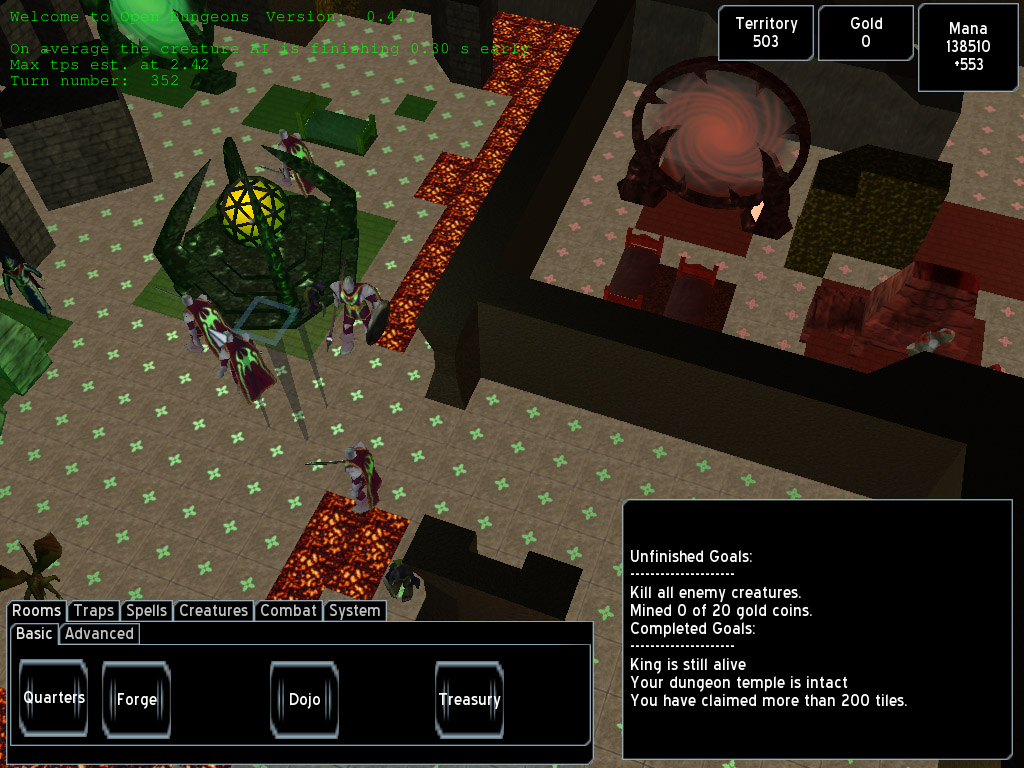
Task: Switch to the Combat tab
Action: click(x=288, y=611)
